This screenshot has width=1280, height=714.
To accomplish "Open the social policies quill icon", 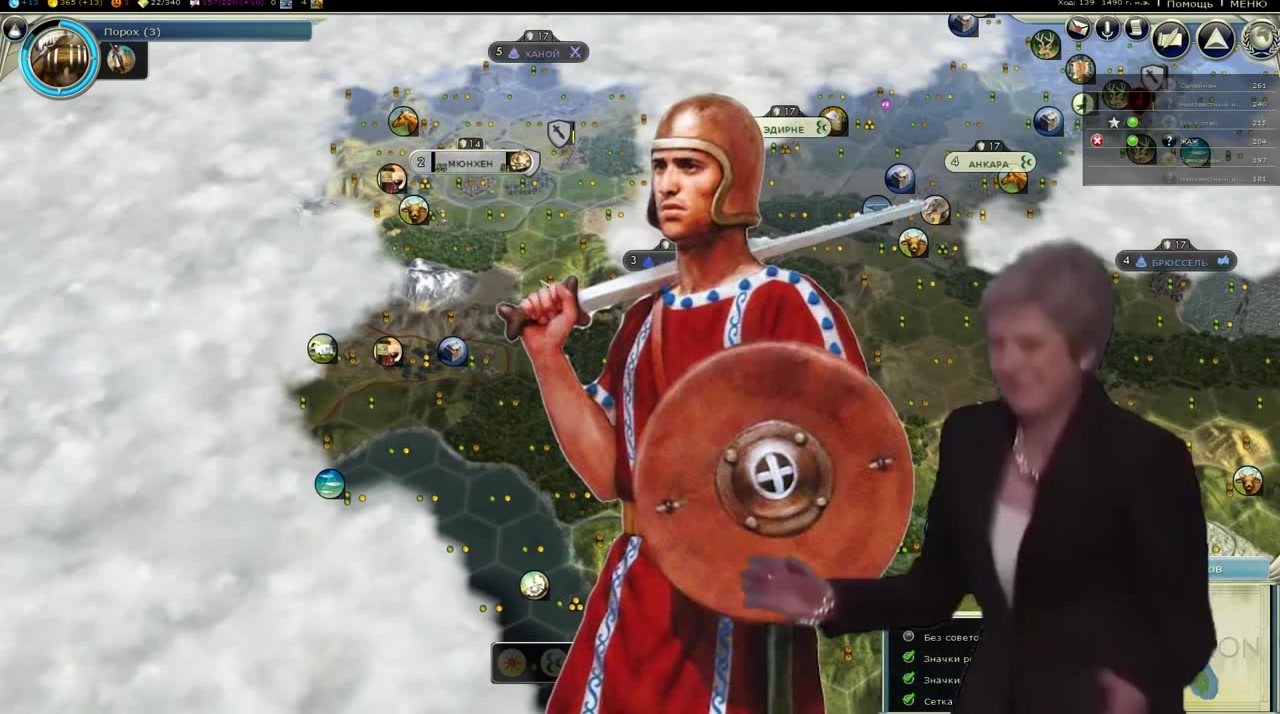I will coord(1170,40).
